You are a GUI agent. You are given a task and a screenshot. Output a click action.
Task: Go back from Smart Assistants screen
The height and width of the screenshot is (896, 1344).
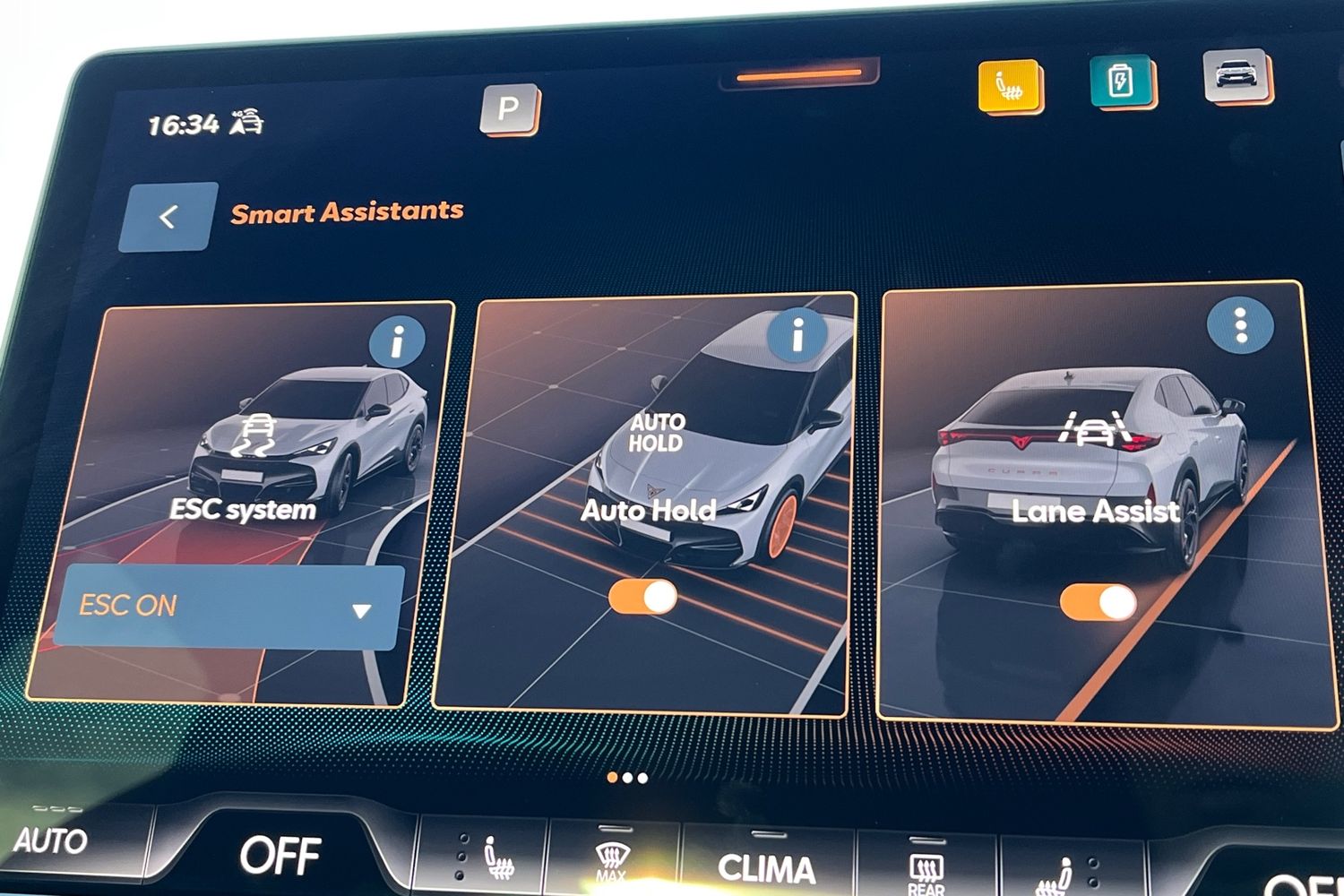click(x=168, y=217)
